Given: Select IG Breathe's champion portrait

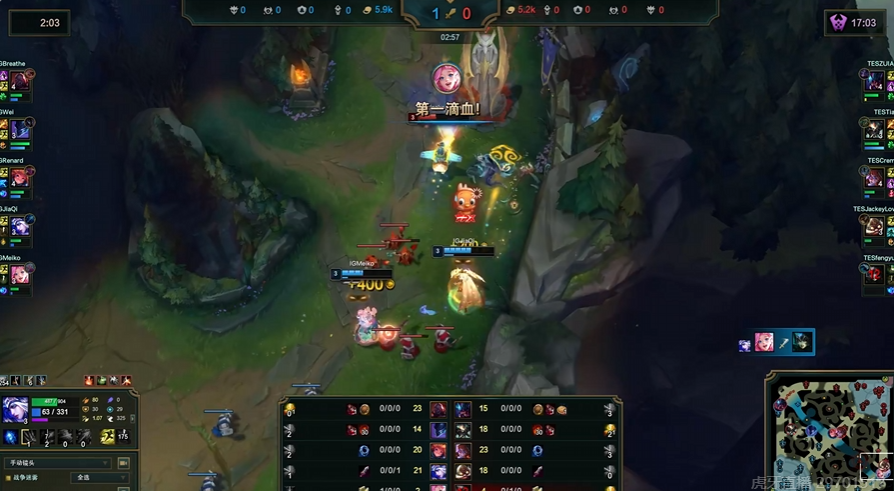Looking at the screenshot, I should point(19,83).
